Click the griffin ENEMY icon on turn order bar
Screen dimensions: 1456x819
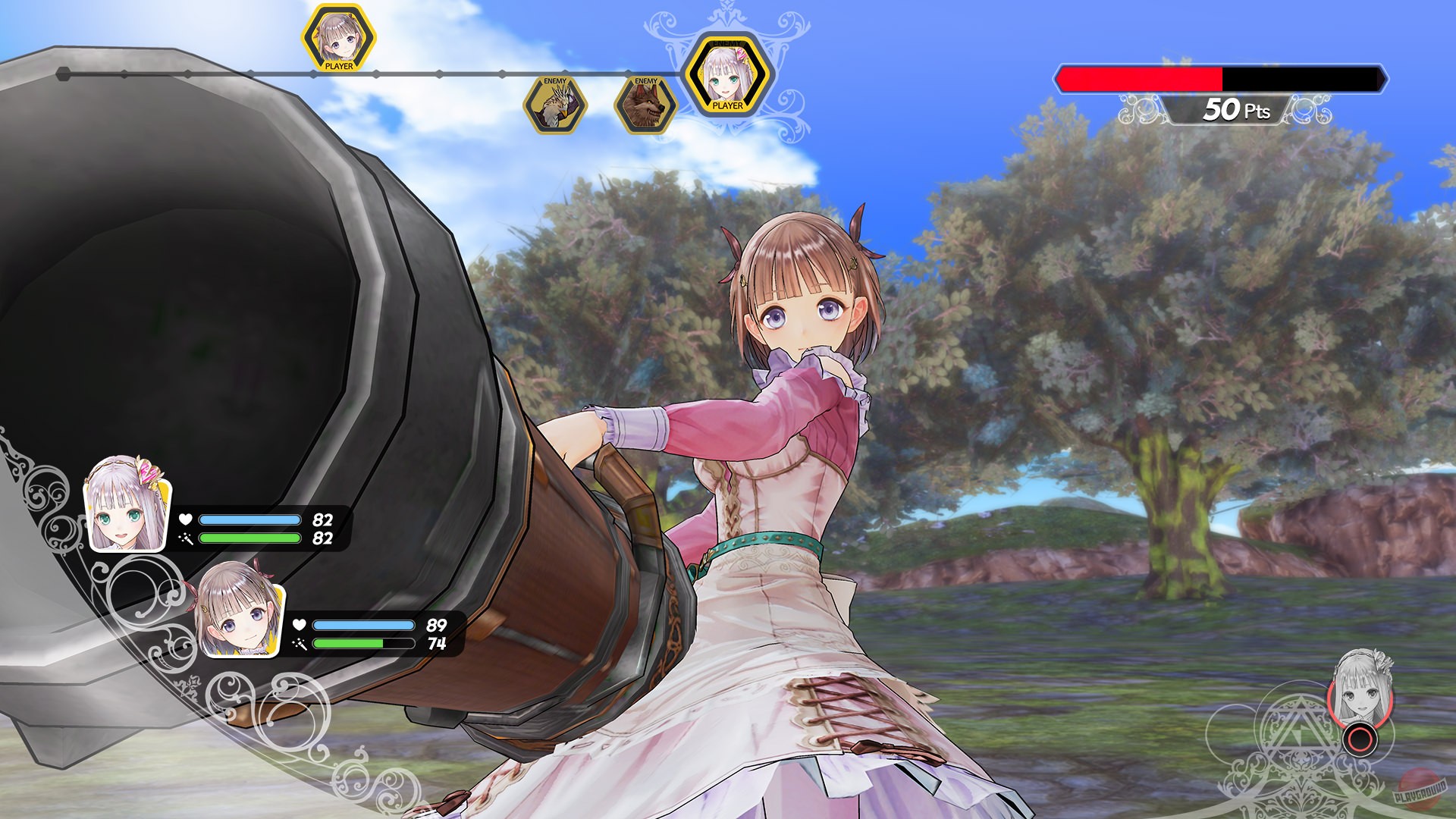pyautogui.click(x=556, y=104)
